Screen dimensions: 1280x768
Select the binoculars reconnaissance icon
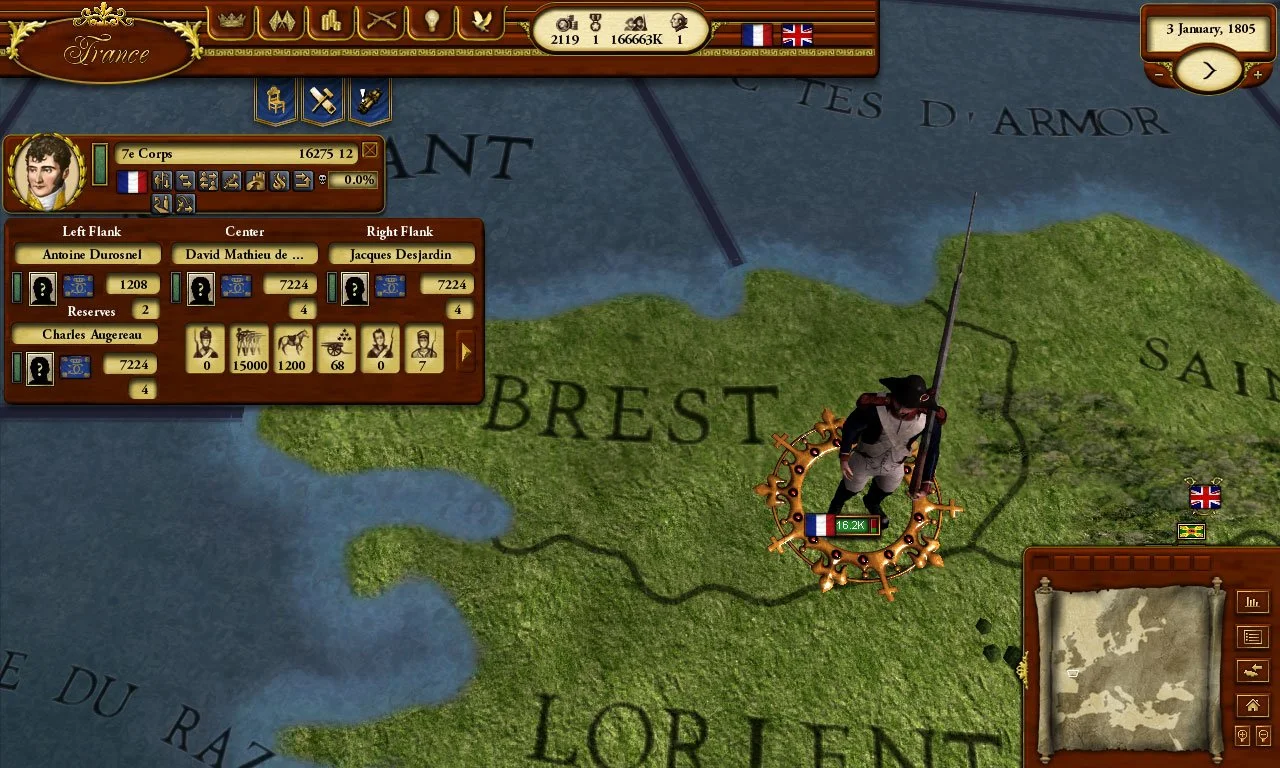click(x=370, y=99)
